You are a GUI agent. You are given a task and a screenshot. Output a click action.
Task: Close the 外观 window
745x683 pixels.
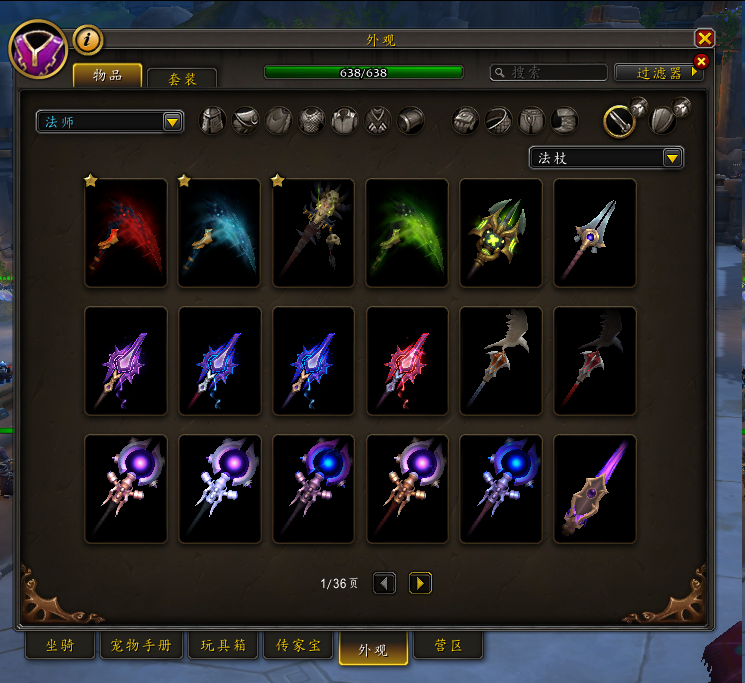705,38
